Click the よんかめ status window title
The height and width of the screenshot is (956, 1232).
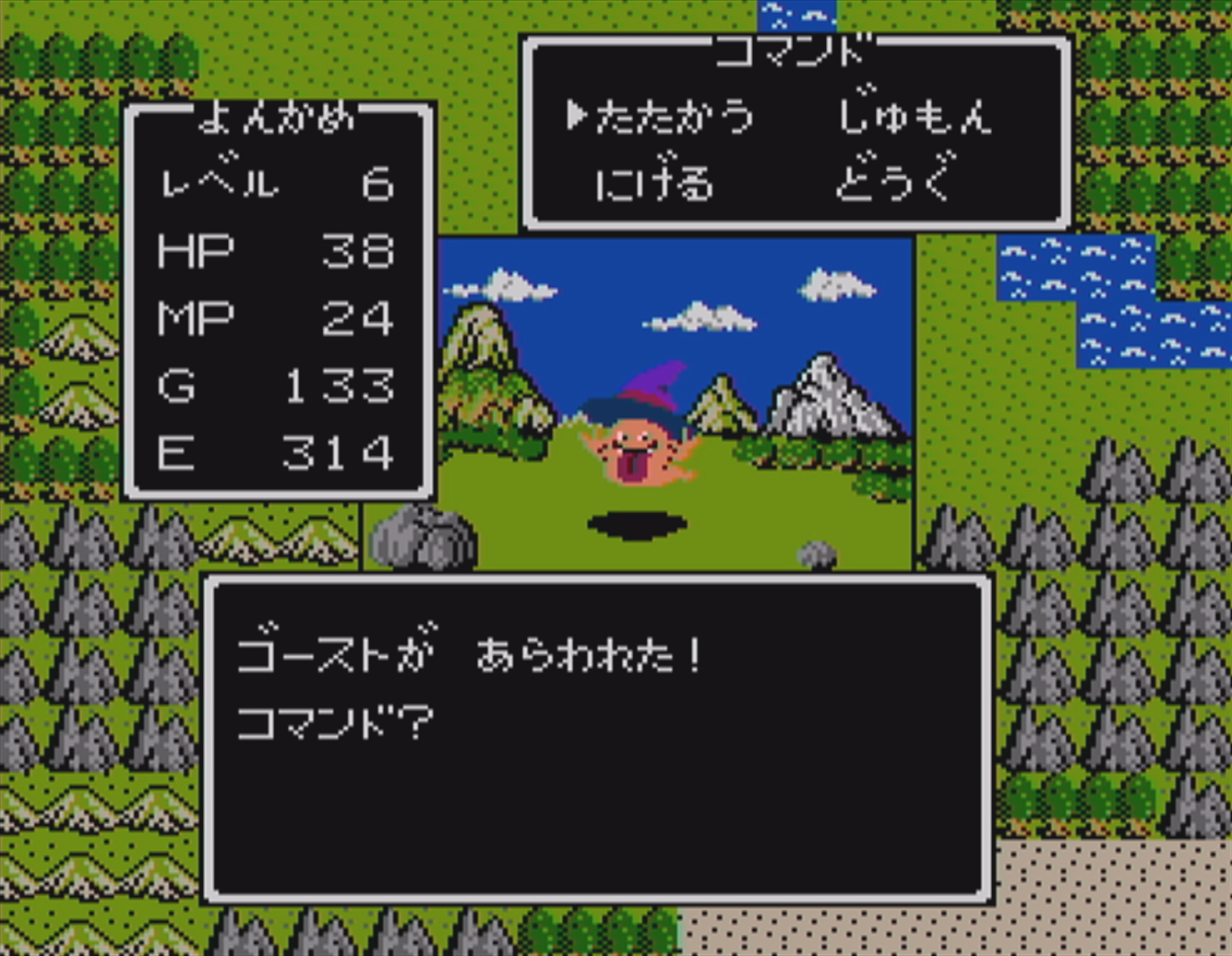coord(277,120)
